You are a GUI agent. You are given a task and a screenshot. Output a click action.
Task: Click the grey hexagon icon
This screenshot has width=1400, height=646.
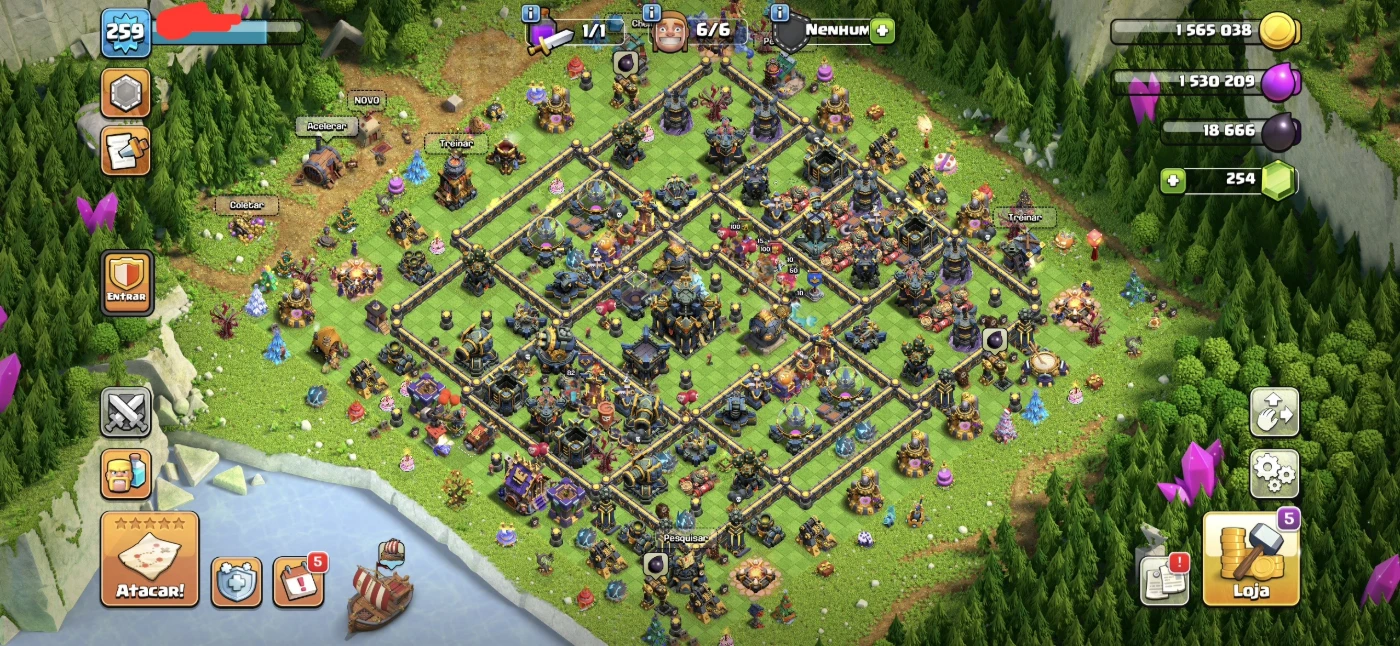coord(126,94)
